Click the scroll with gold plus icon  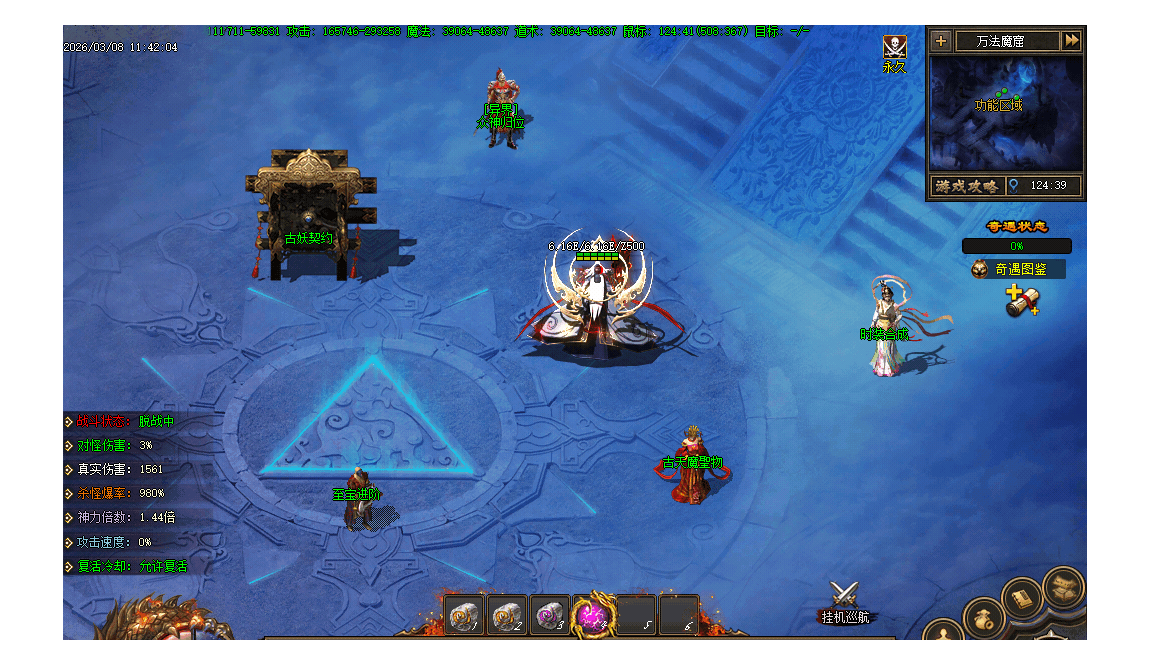pos(1022,301)
